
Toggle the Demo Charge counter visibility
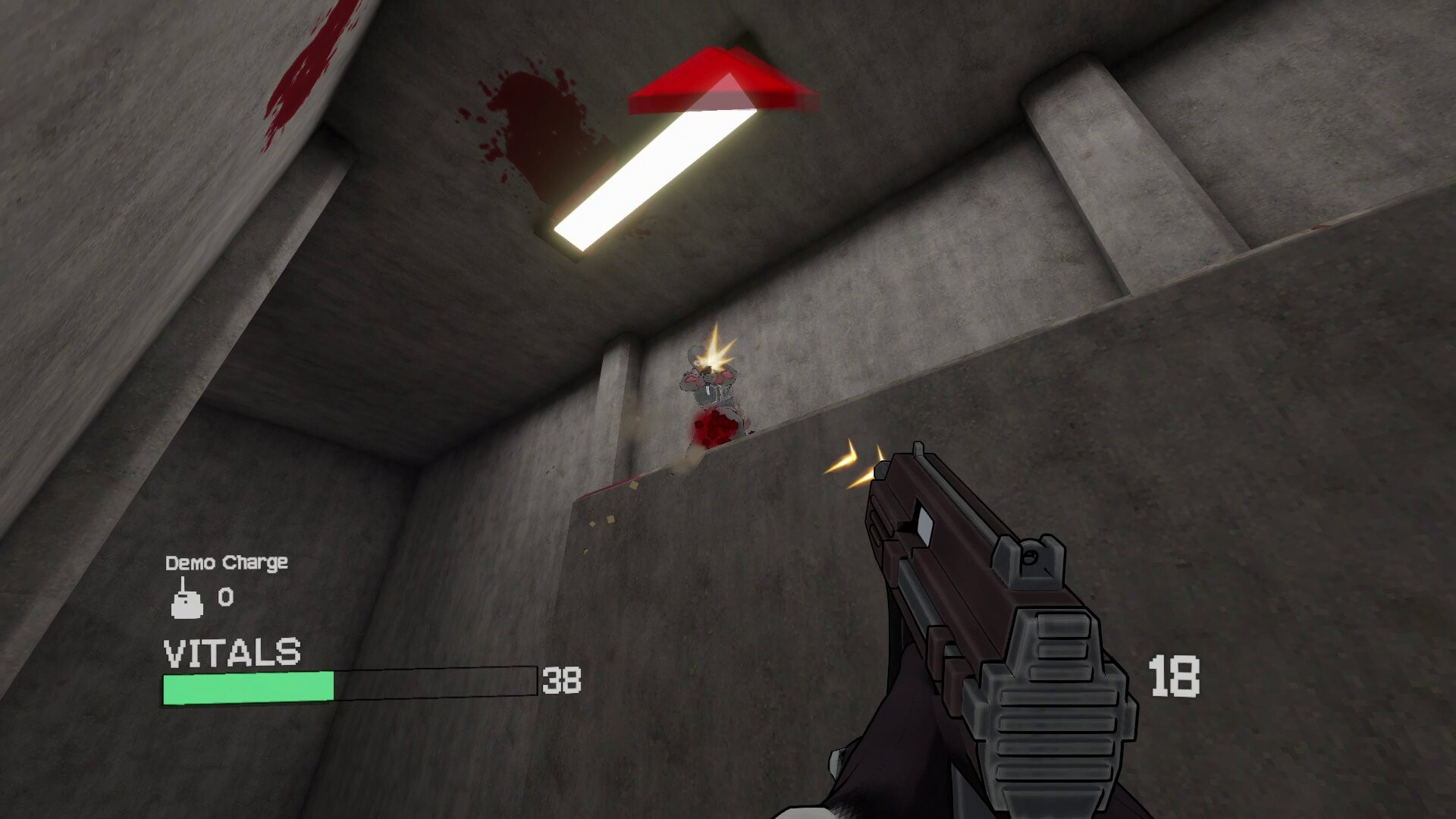click(x=224, y=596)
